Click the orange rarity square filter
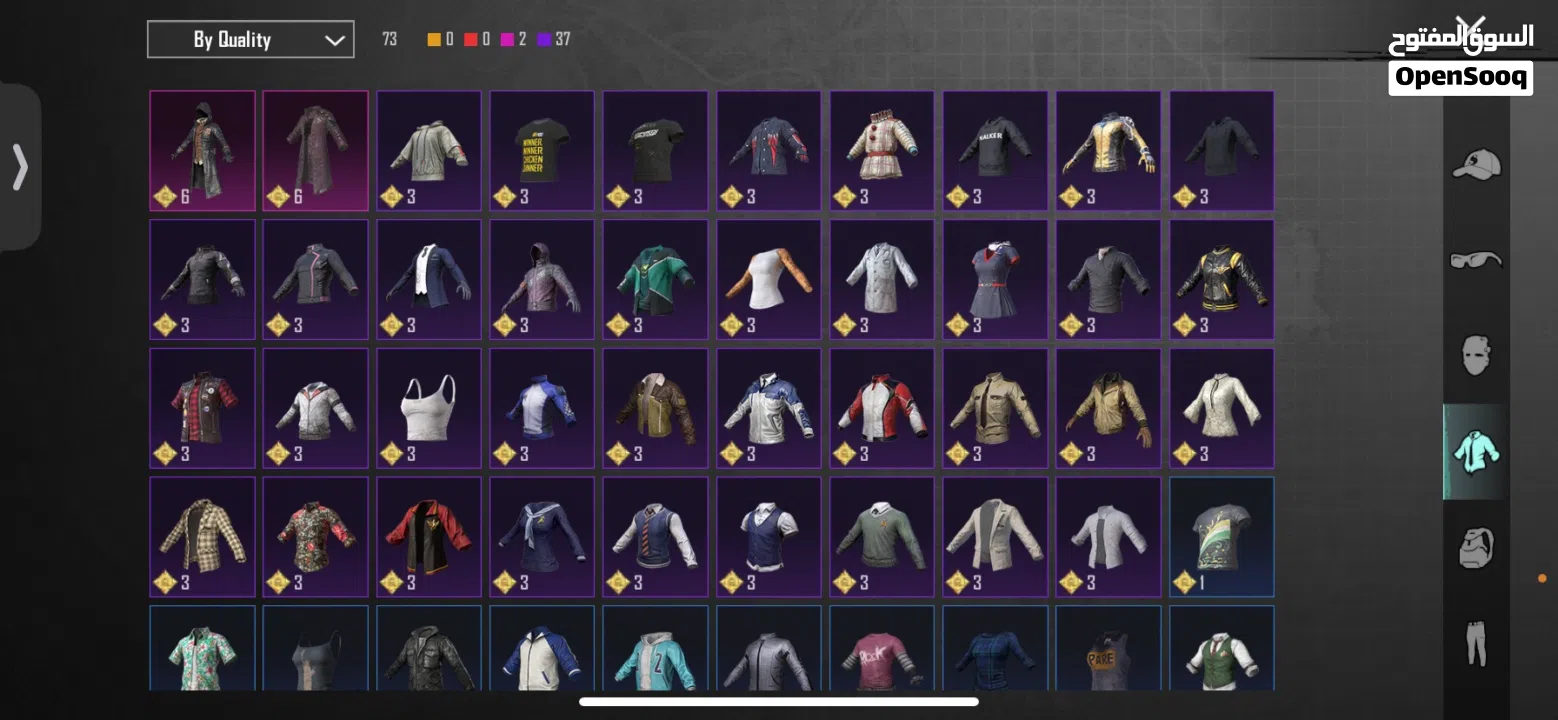The height and width of the screenshot is (720, 1558). pos(432,39)
